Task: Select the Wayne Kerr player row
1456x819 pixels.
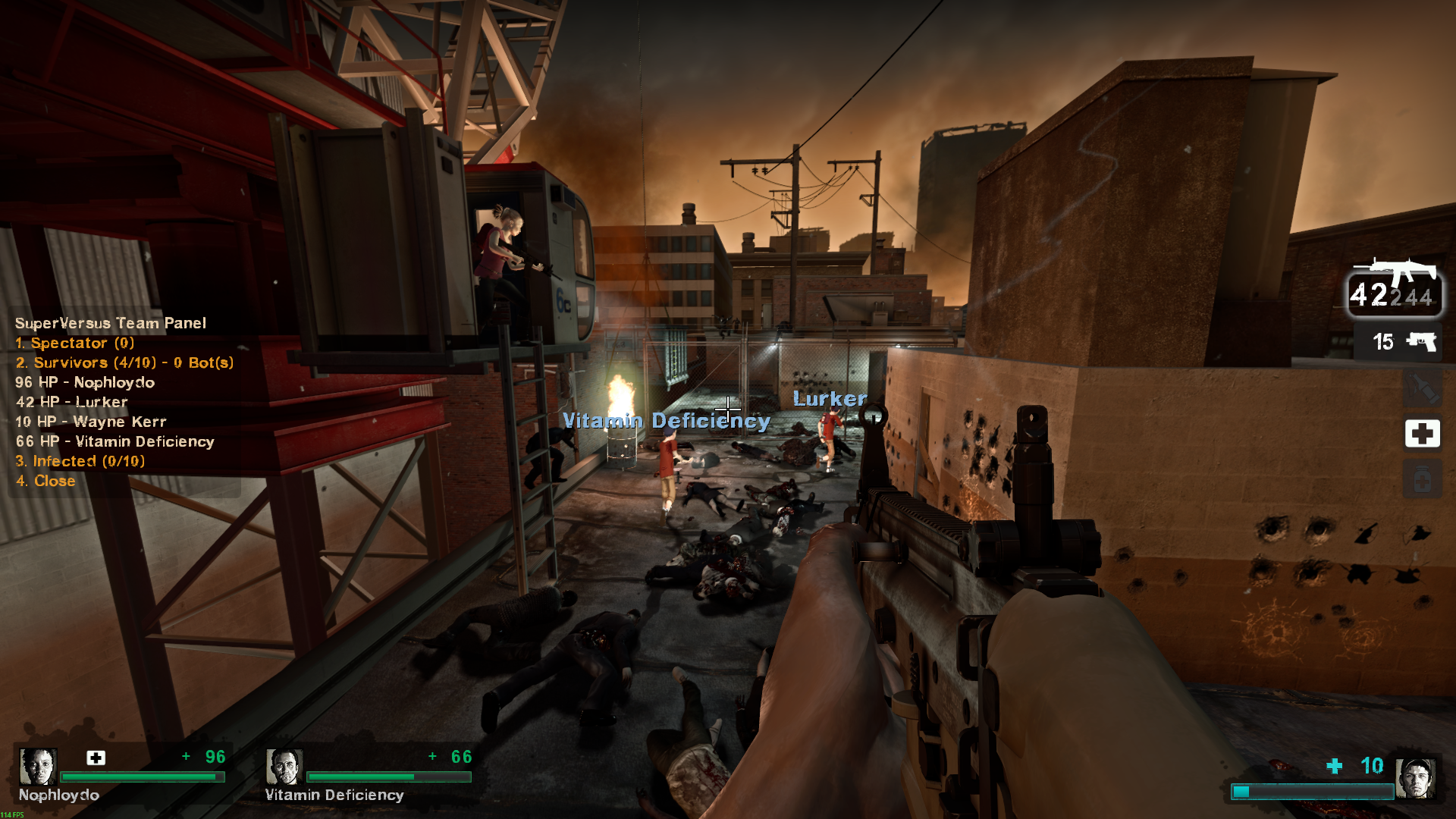Action: point(91,422)
